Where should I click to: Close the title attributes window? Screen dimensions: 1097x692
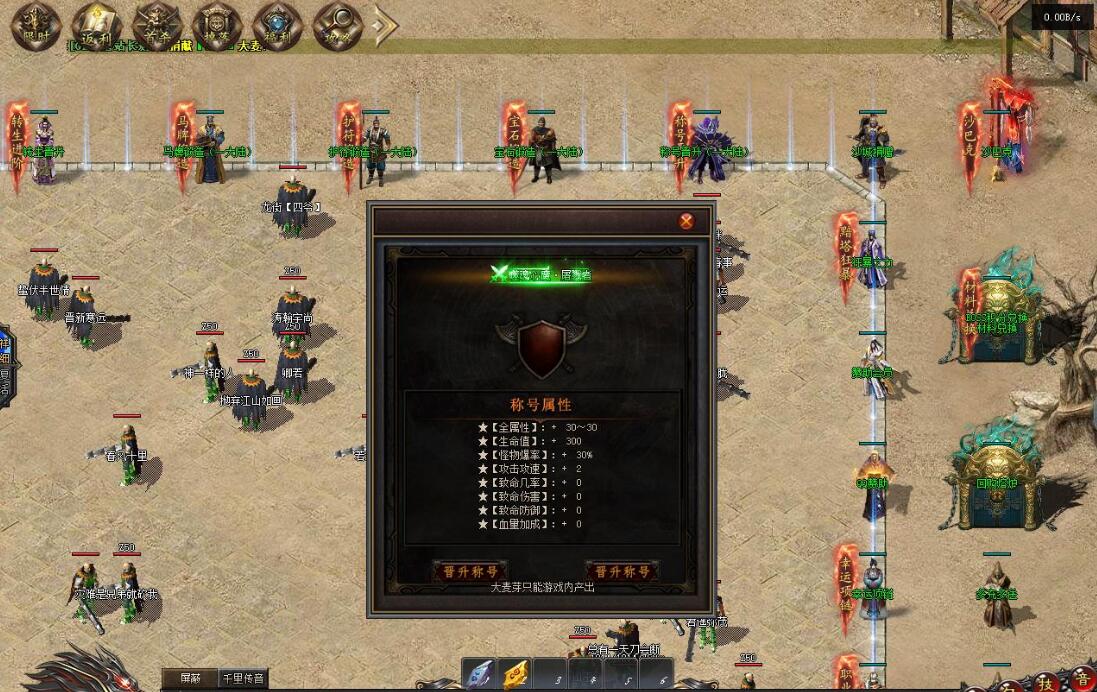(686, 222)
